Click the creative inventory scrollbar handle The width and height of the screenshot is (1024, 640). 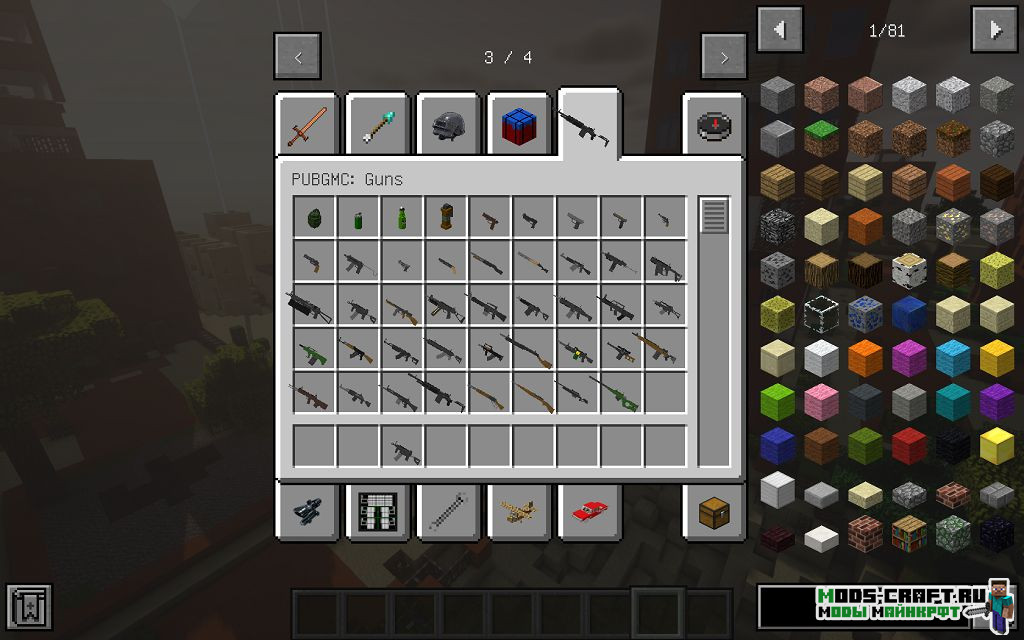point(713,217)
